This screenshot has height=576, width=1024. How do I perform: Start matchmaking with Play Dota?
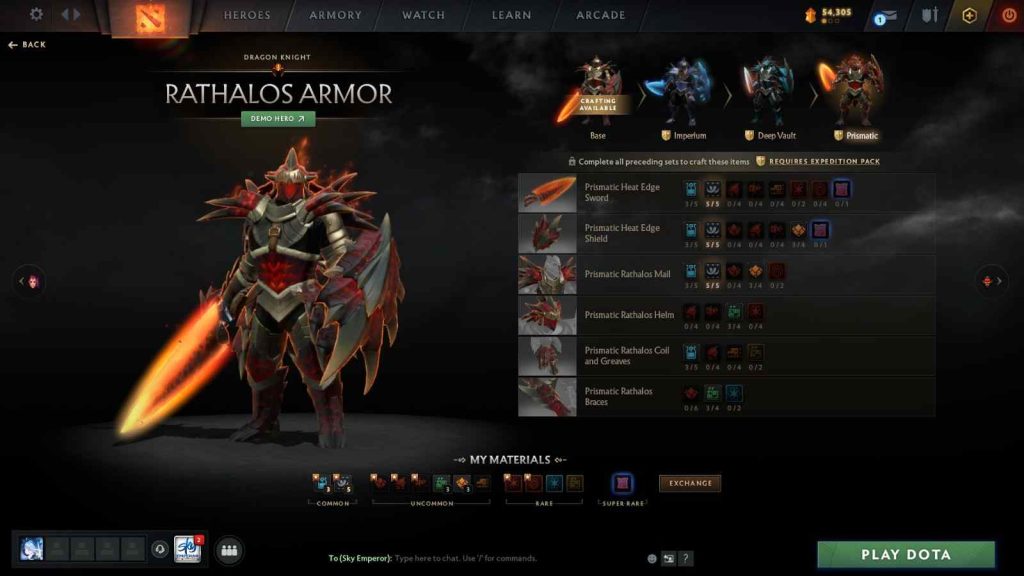(906, 554)
